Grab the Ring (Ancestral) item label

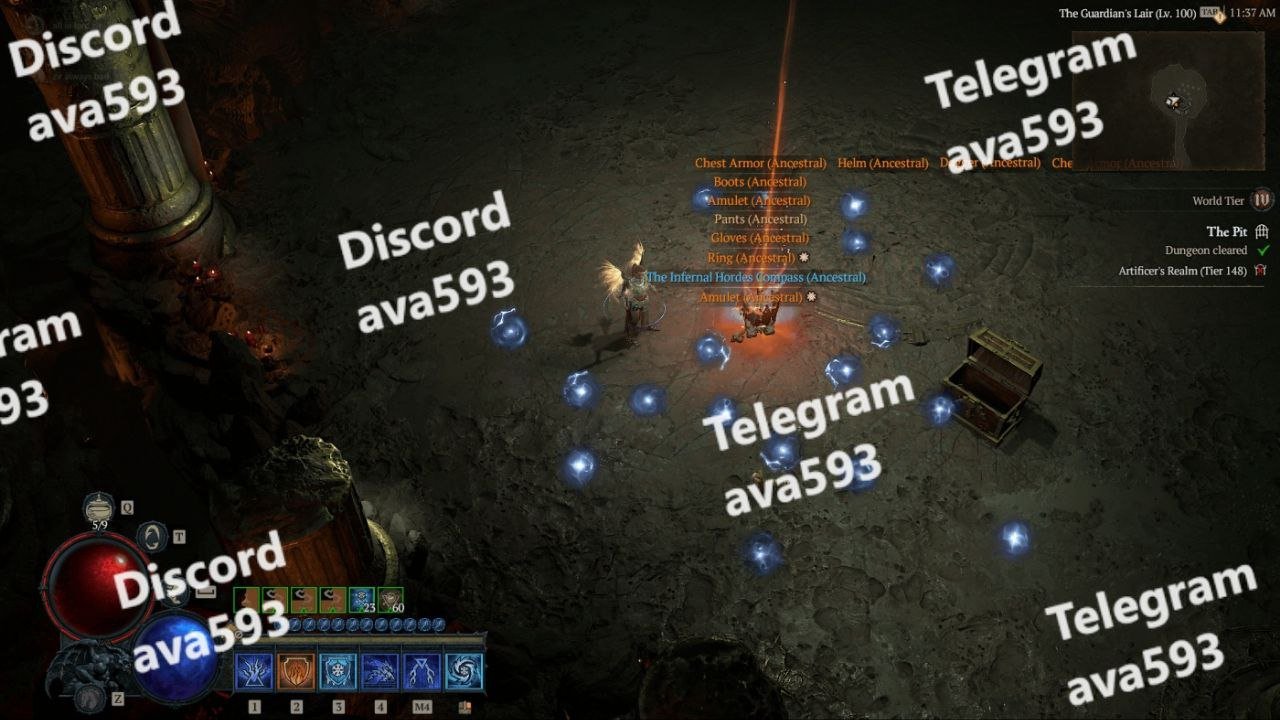pyautogui.click(x=751, y=258)
